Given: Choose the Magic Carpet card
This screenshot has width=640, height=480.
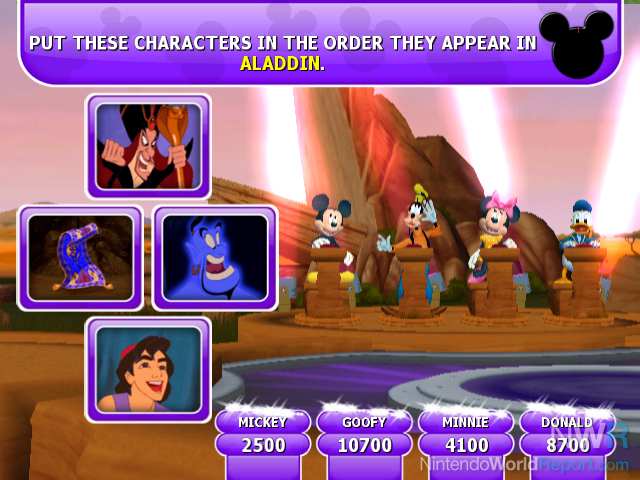Looking at the screenshot, I should 81,258.
